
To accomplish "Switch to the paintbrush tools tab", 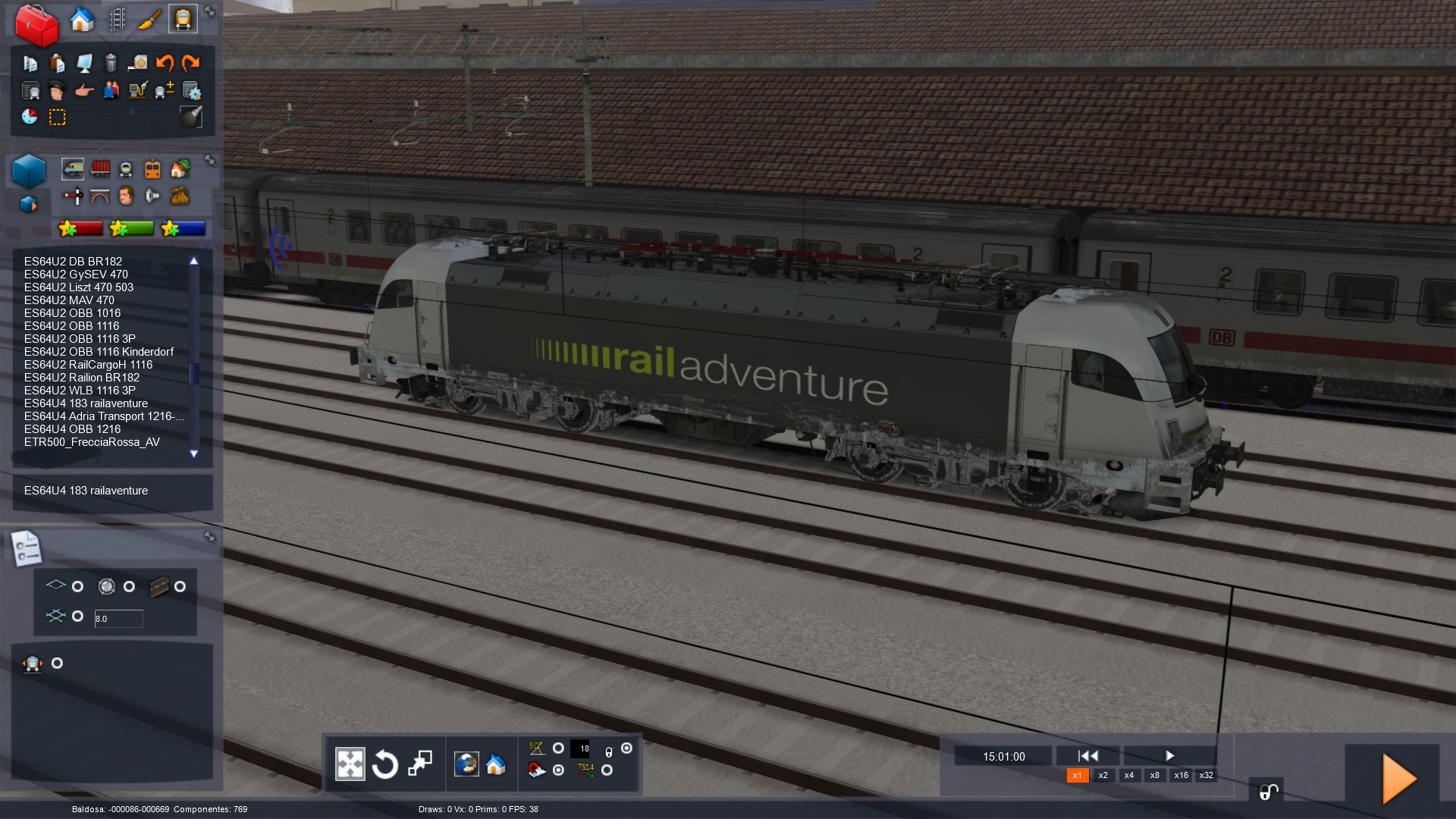I will (149, 20).
